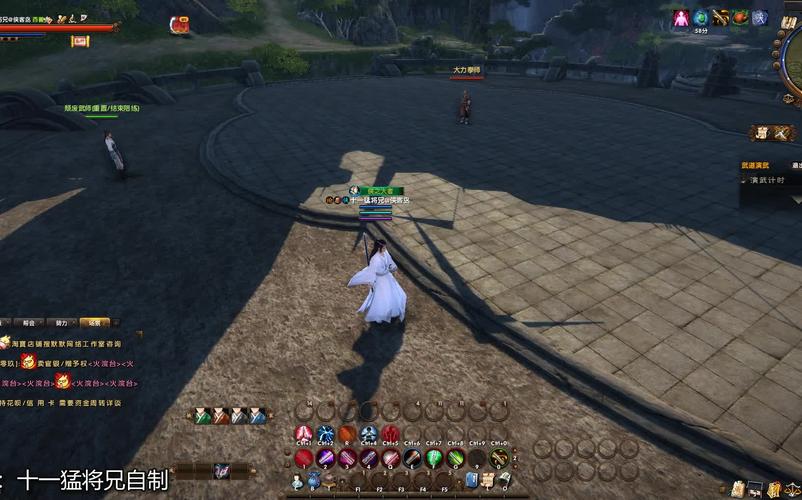Click the pink figure buff icon
The height and width of the screenshot is (500, 802).
(x=681, y=18)
